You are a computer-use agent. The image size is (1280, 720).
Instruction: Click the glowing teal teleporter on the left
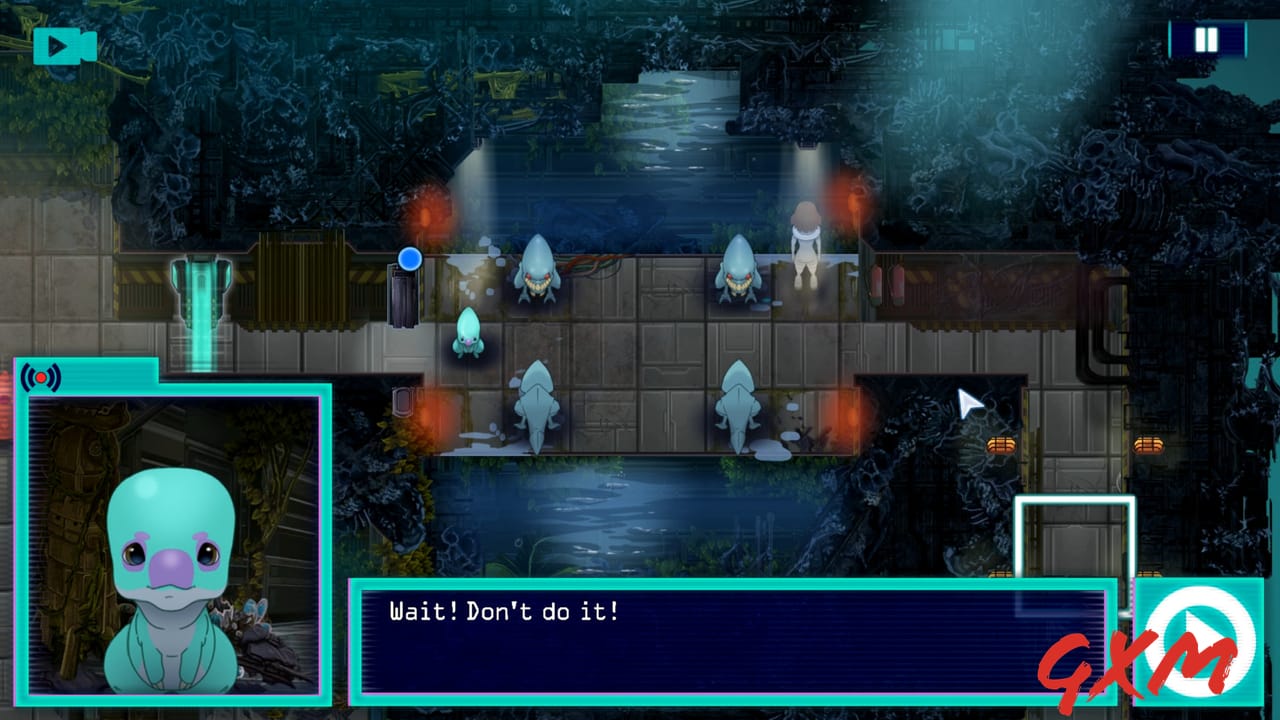200,295
